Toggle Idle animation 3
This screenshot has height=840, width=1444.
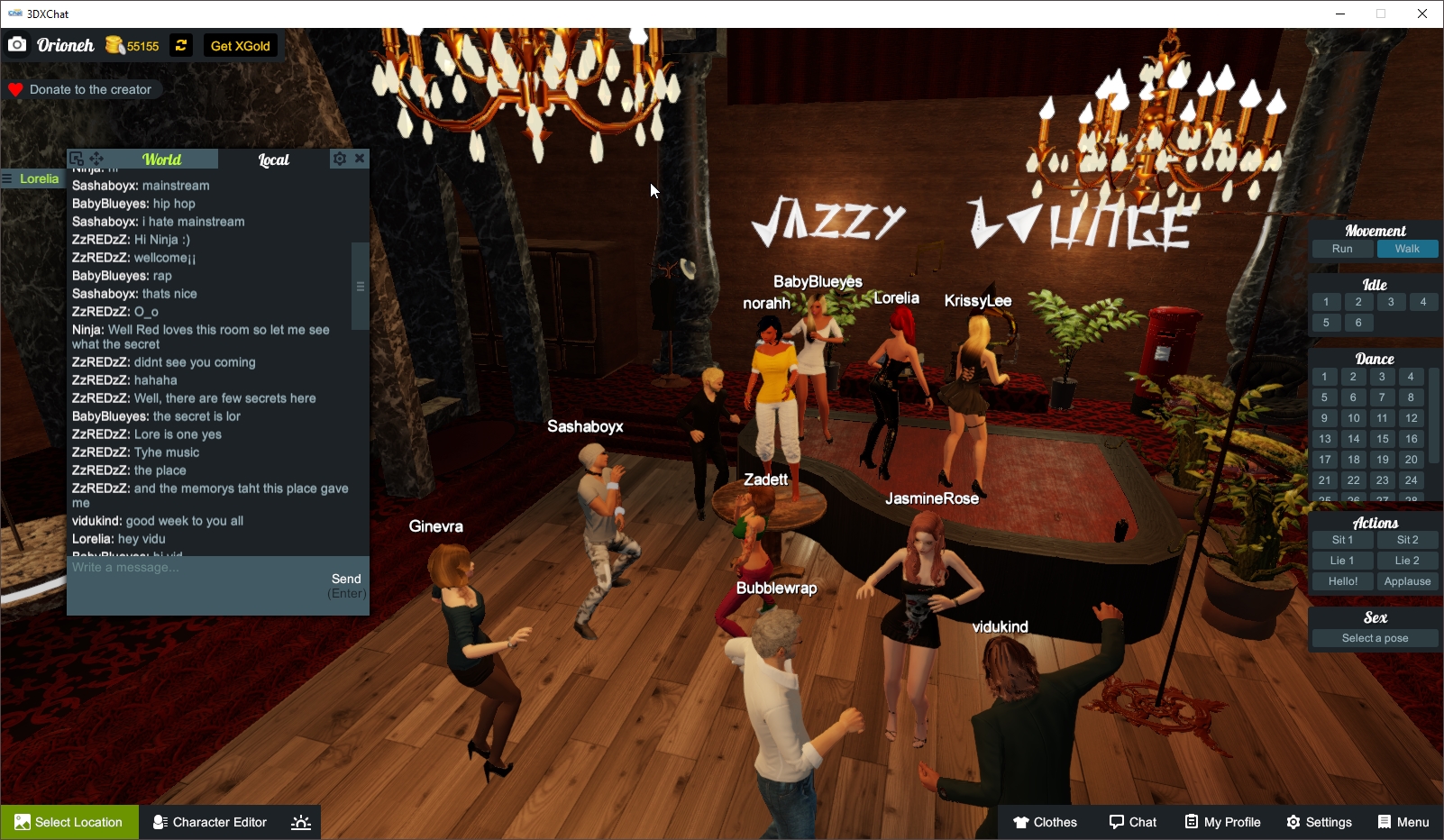click(x=1390, y=302)
